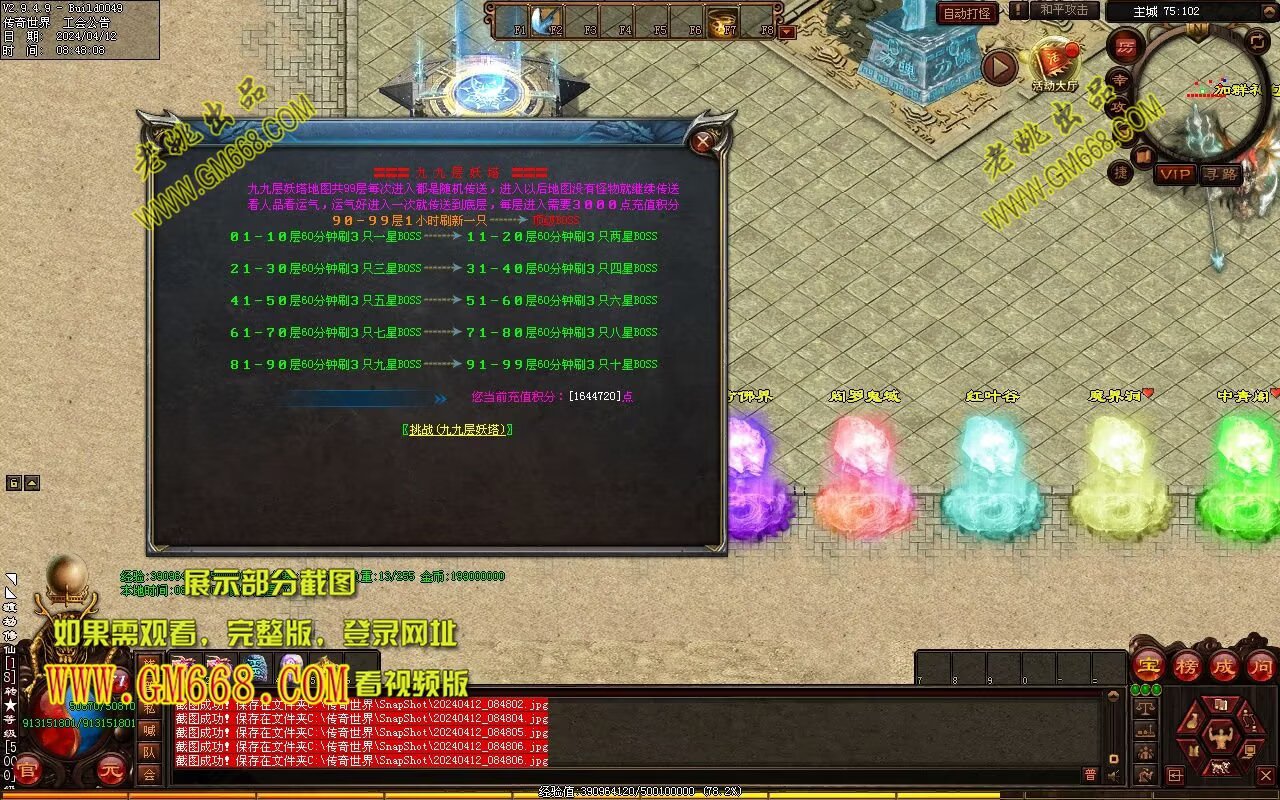This screenshot has height=800, width=1280.
Task: Toggle the 自动打怪 auto-fight button
Action: [x=967, y=13]
